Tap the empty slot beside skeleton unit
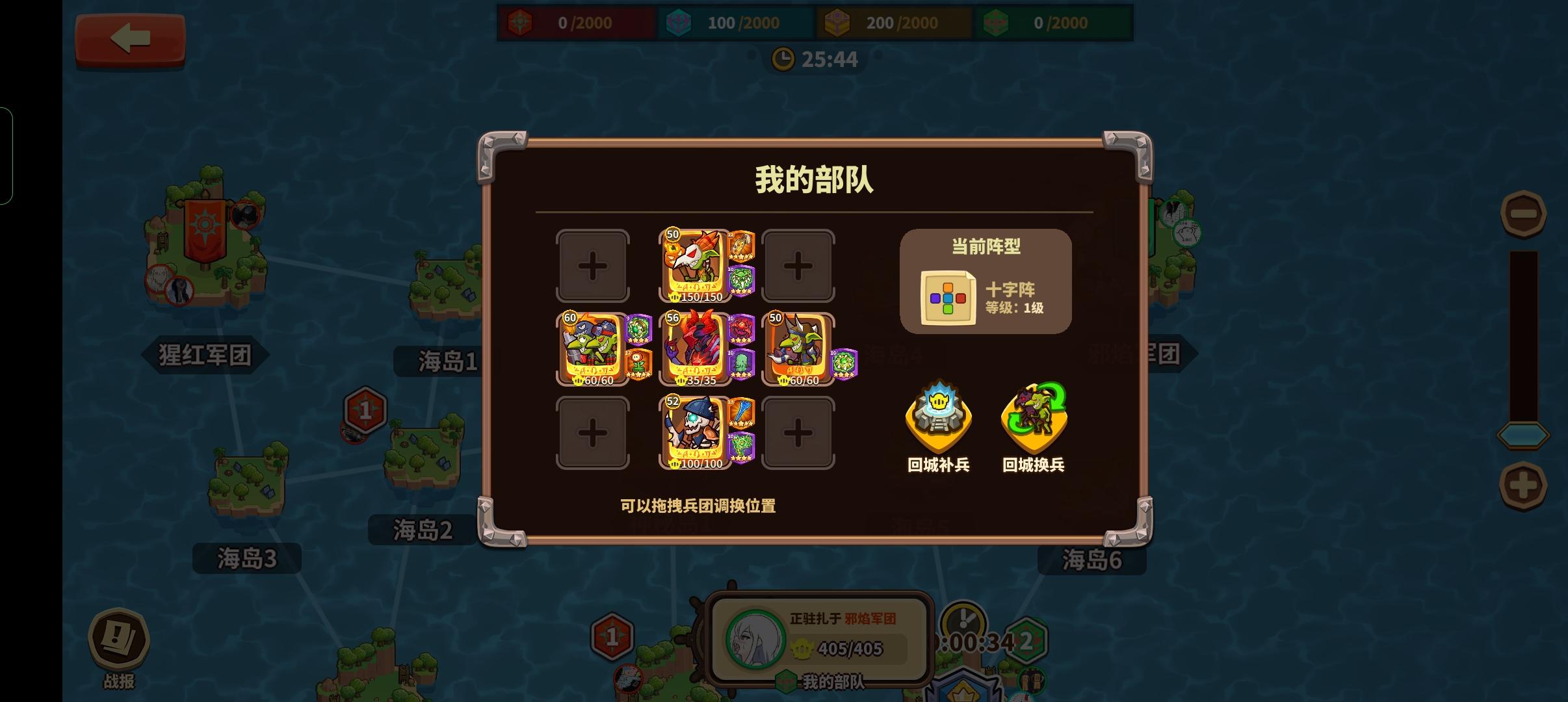1568x702 pixels. point(798,432)
